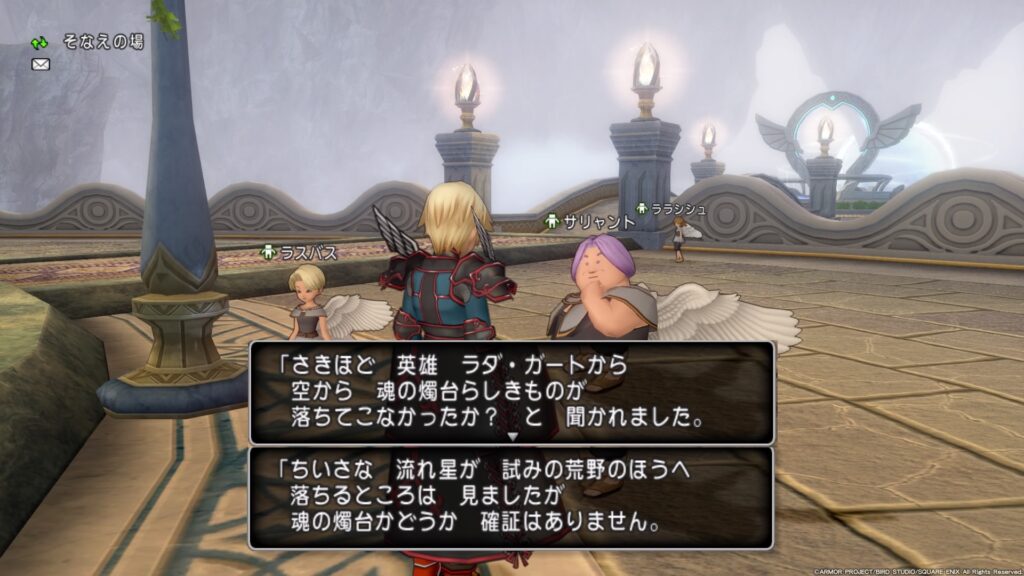
Task: Select the ラスバス name tag
Action: click(x=298, y=253)
